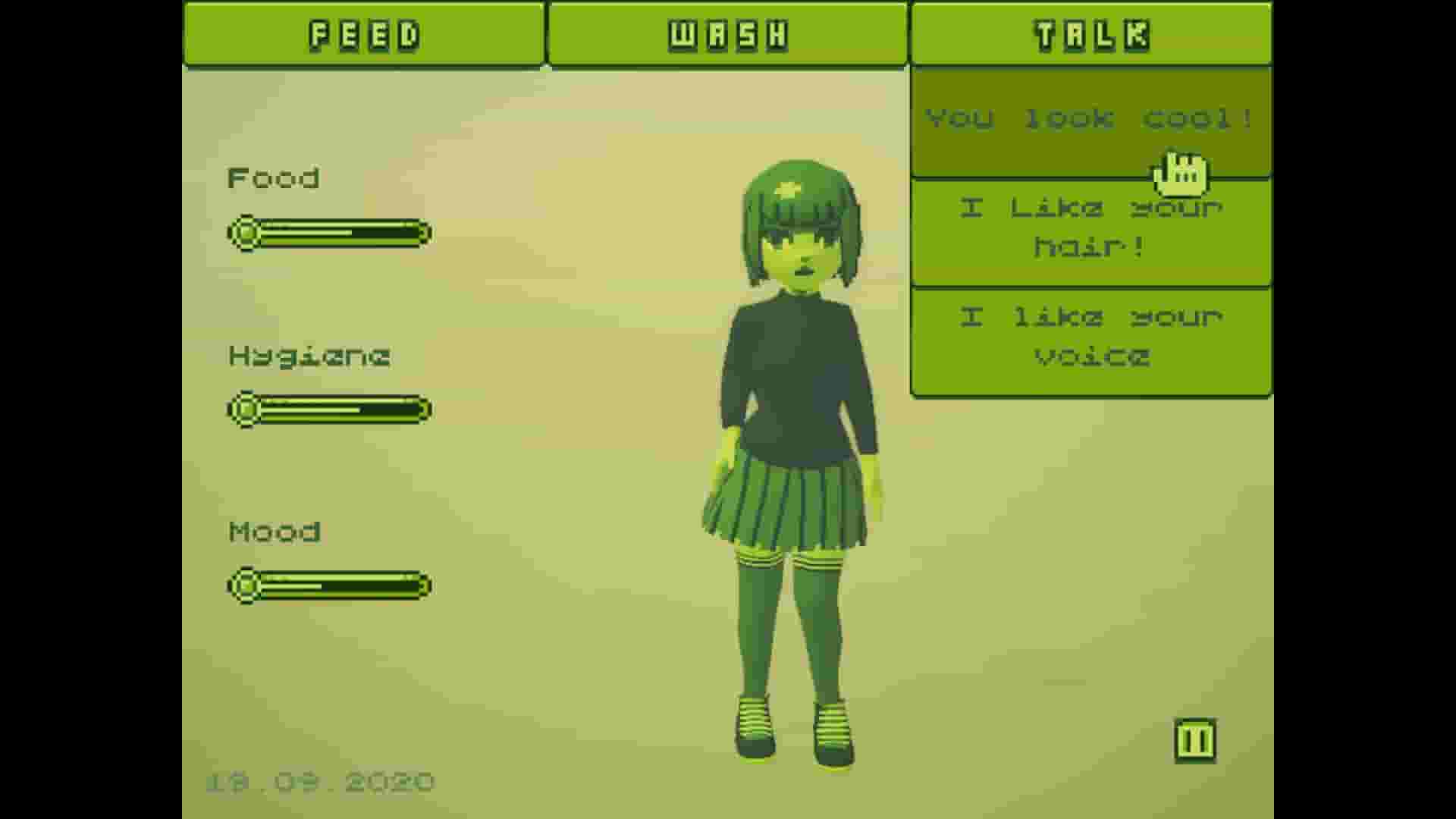
Task: Select the Mood label
Action: tap(275, 531)
